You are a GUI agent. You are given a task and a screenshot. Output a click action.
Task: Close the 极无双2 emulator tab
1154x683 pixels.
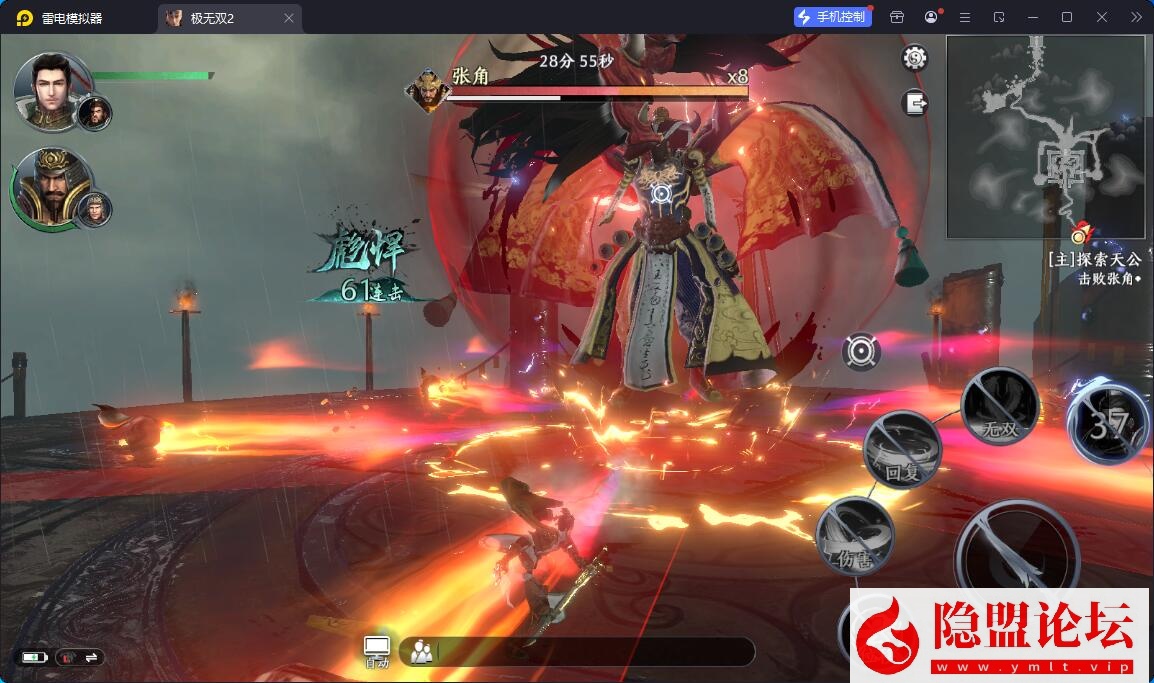point(289,18)
